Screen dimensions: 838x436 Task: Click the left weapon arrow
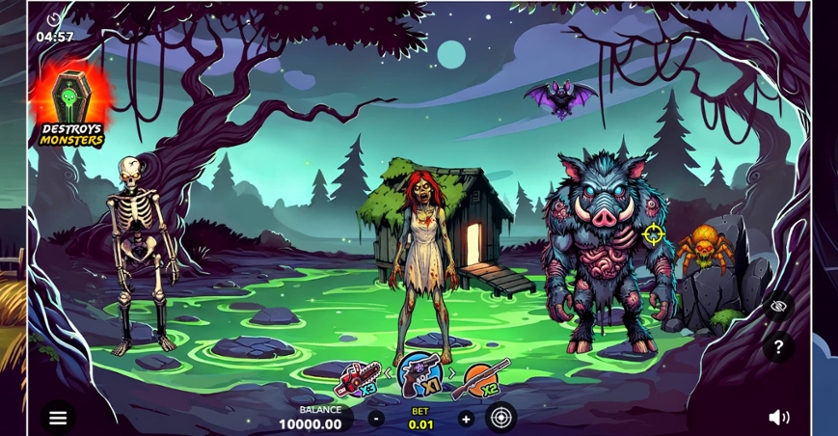pos(389,374)
